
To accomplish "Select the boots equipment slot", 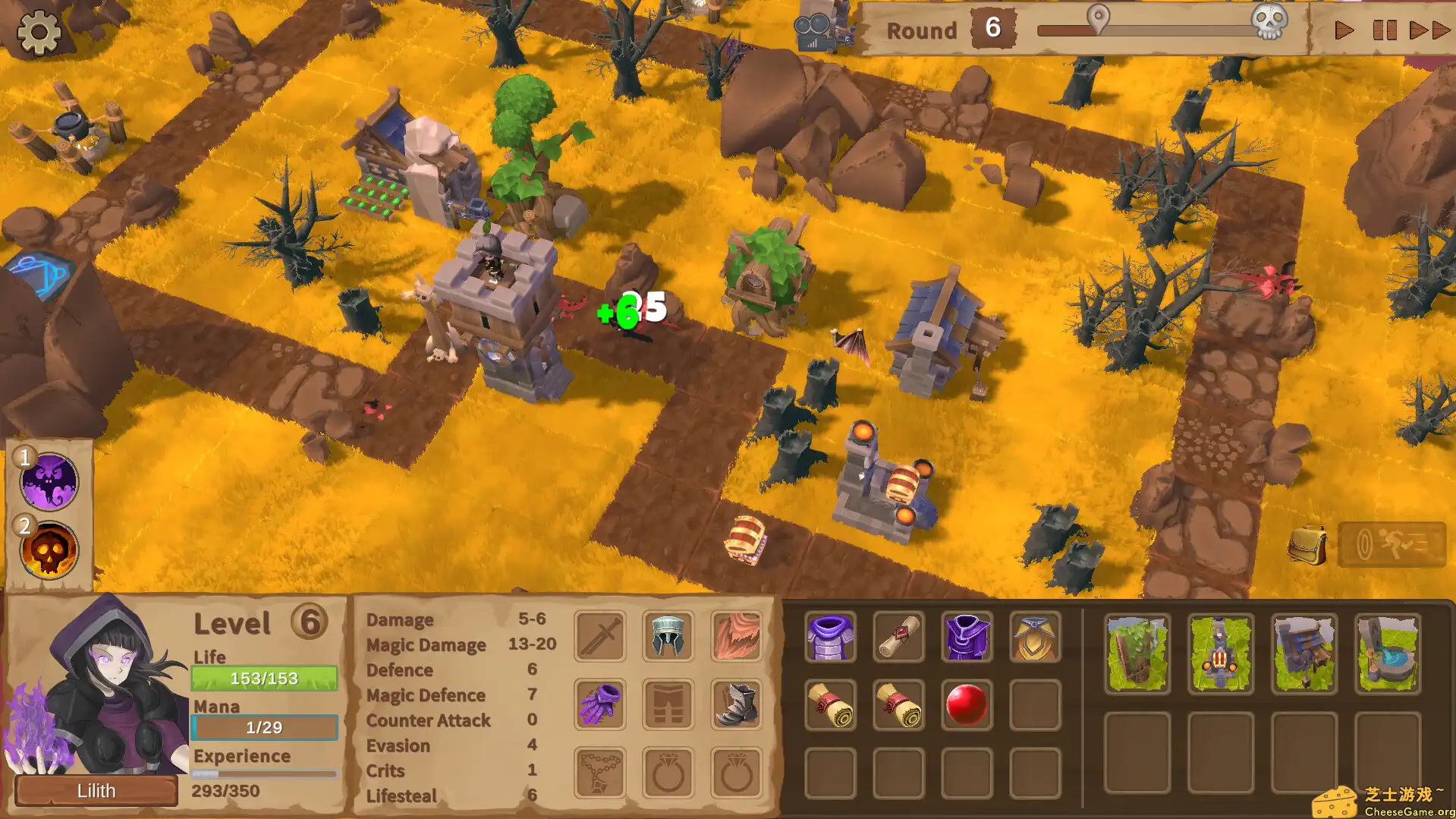I will (x=737, y=704).
